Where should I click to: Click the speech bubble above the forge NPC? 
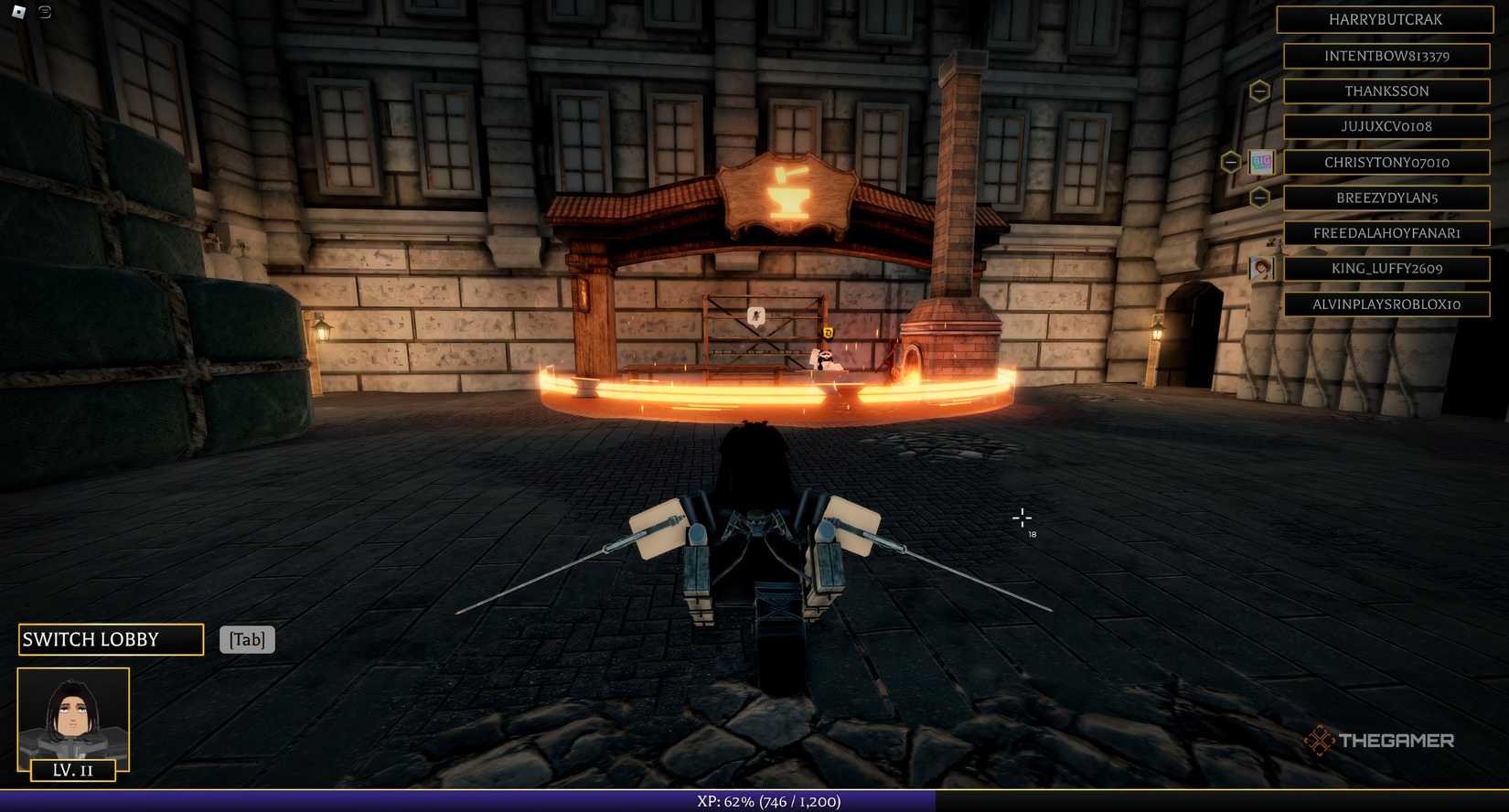coord(755,315)
